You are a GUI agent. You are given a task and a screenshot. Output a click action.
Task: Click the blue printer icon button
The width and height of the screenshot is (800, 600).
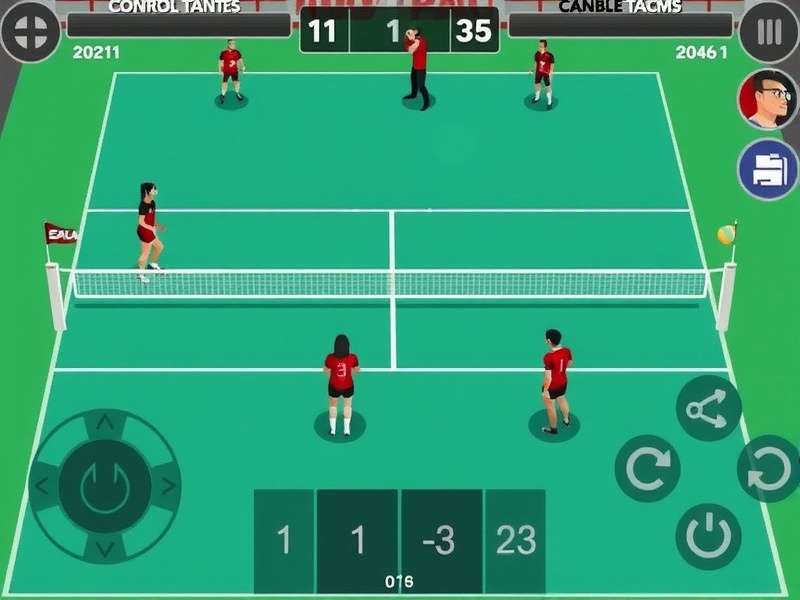(x=768, y=169)
